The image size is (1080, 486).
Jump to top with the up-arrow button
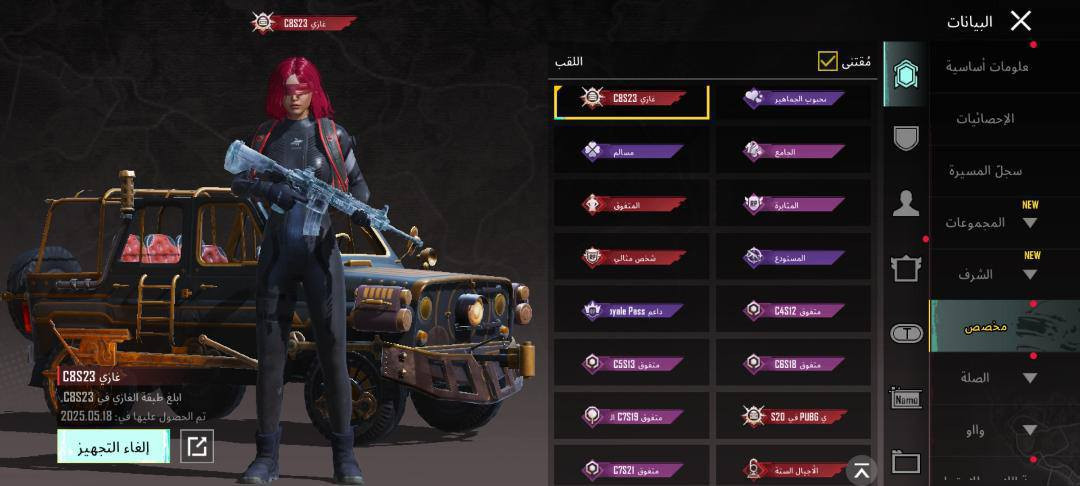pyautogui.click(x=860, y=469)
